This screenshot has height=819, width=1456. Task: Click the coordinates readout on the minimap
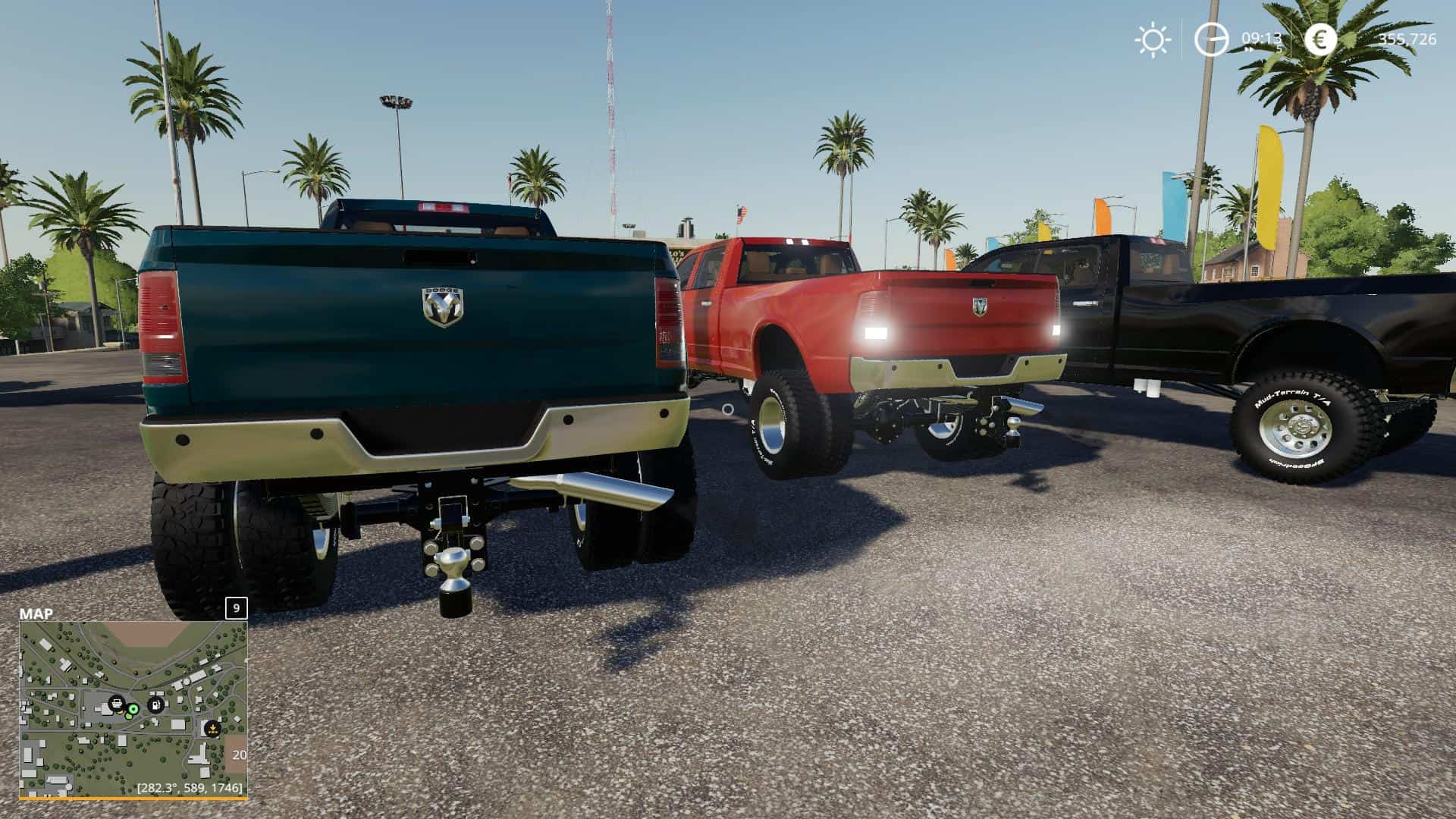point(189,787)
